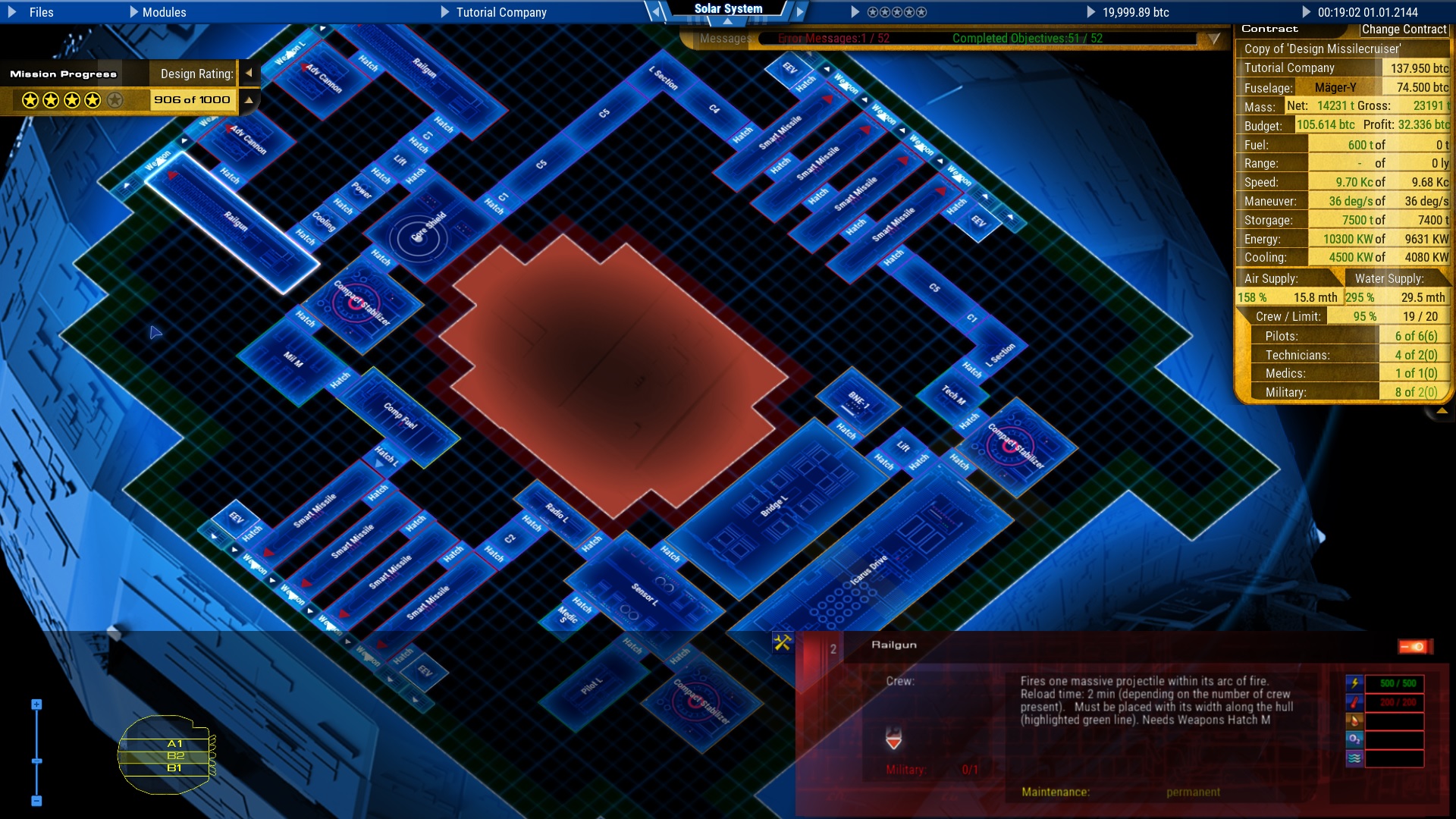Switch to deck B1 in the deck selector
1456x819 pixels.
coord(174,766)
